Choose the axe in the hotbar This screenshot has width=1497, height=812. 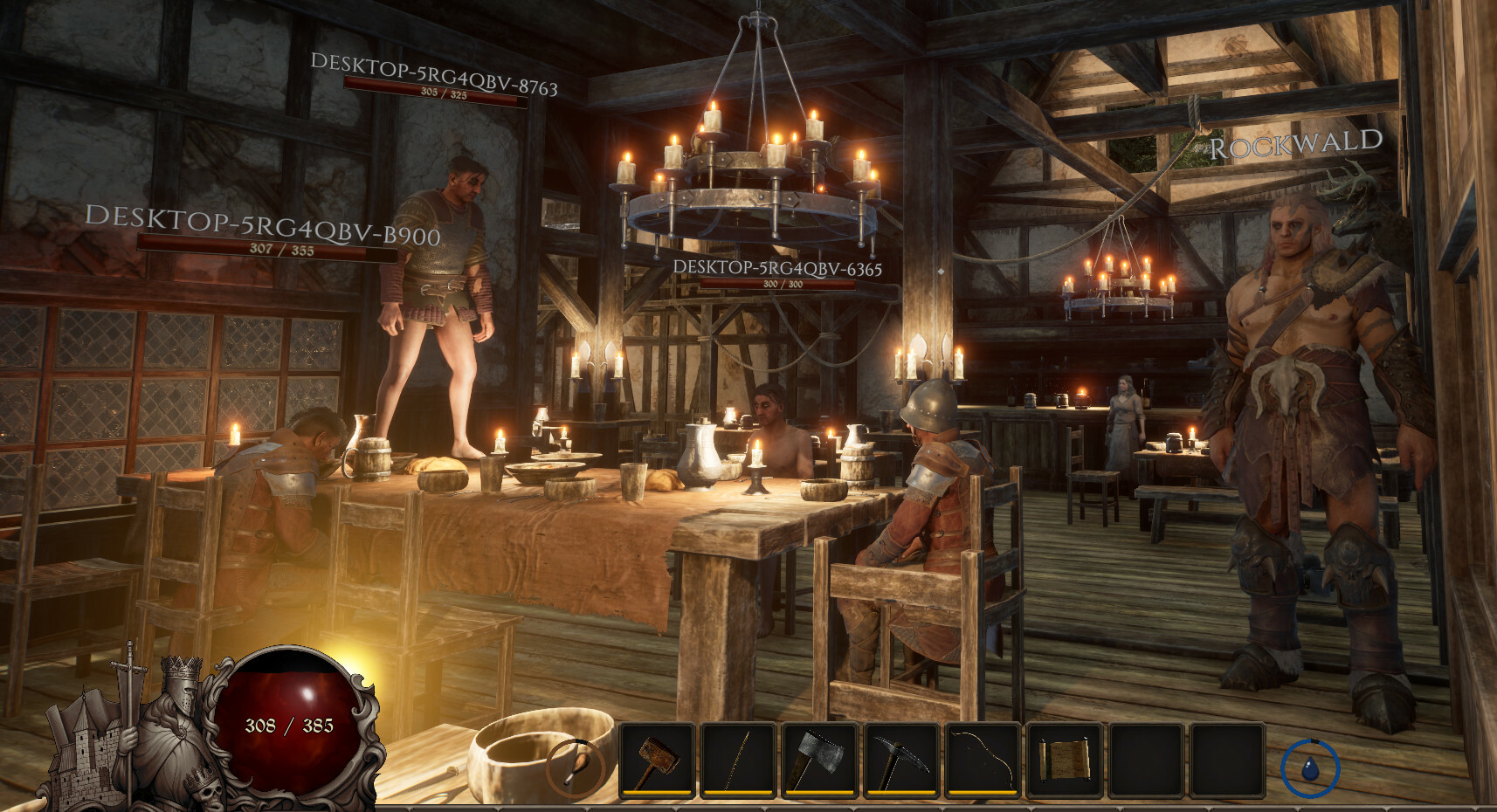[819, 760]
